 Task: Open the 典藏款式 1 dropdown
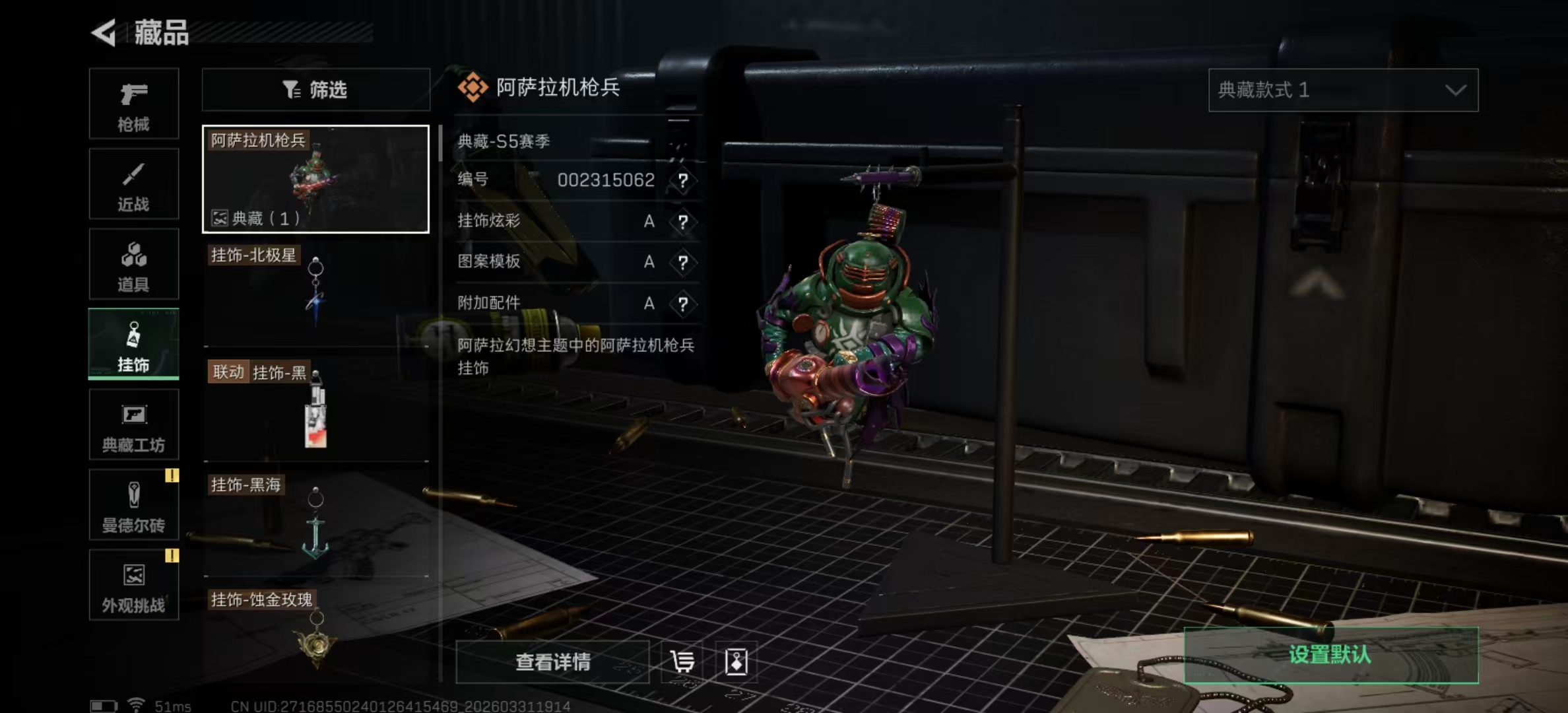point(1342,90)
